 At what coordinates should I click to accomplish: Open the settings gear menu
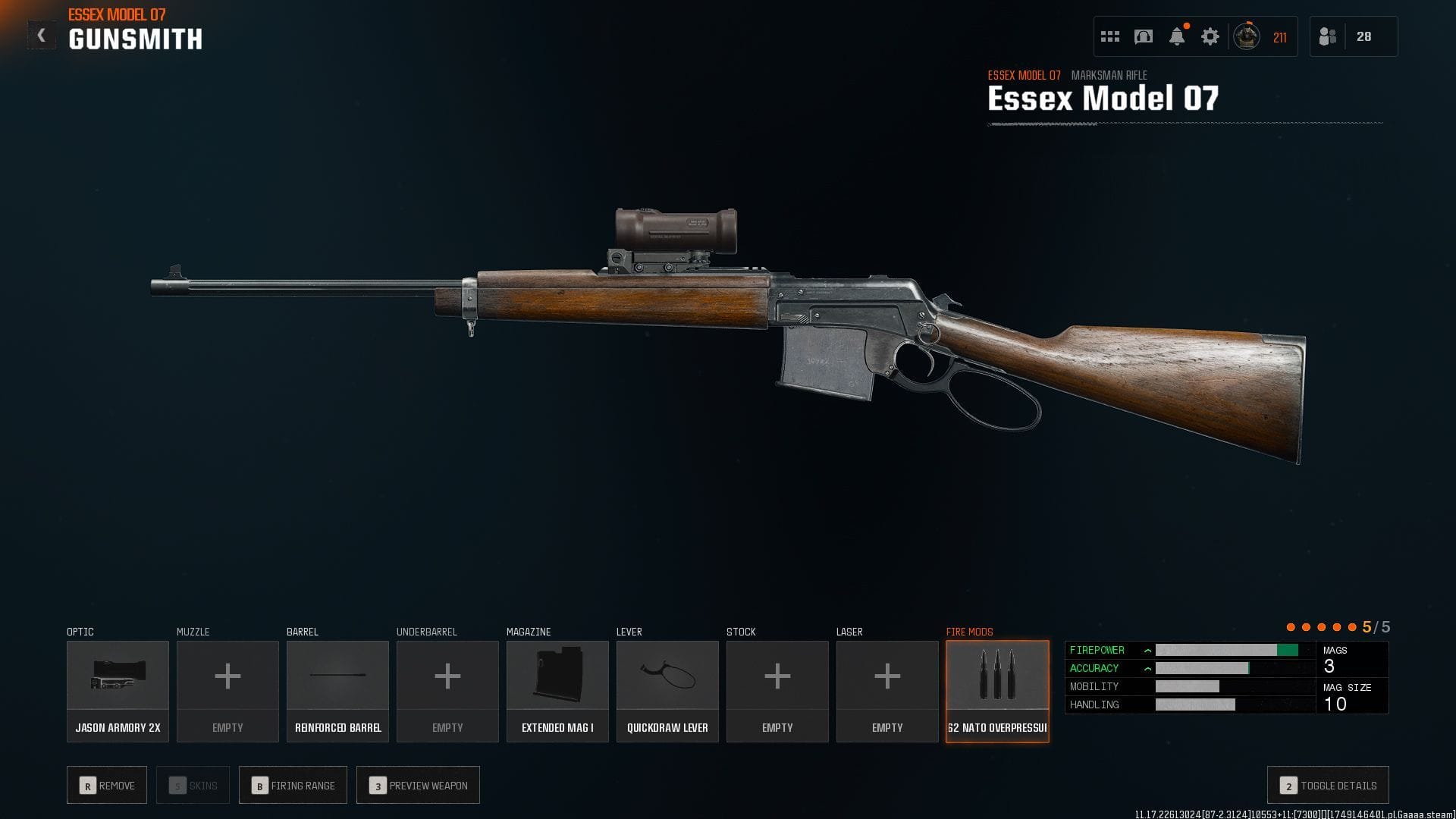coord(1210,35)
